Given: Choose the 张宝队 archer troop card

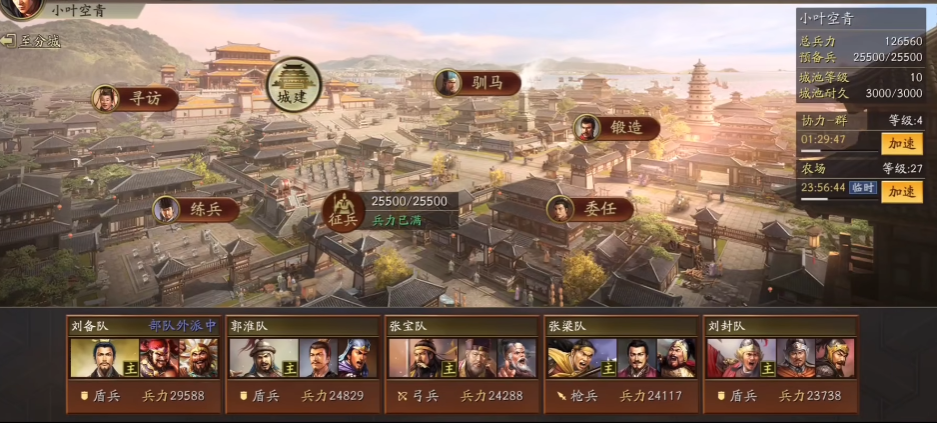Looking at the screenshot, I should (x=460, y=362).
